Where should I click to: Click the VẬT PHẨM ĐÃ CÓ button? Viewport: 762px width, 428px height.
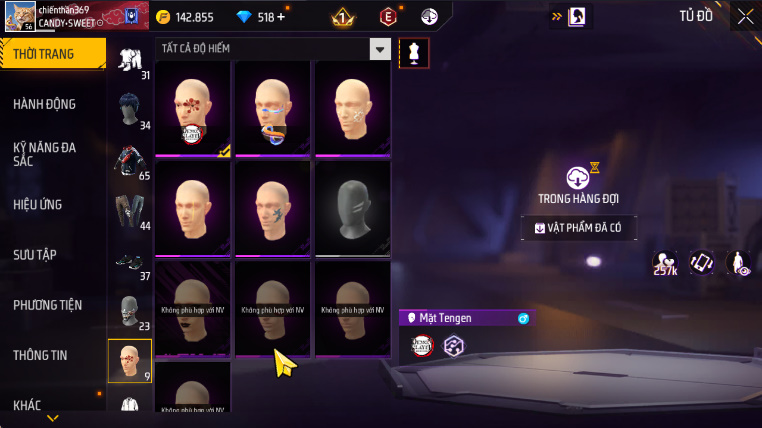(579, 228)
